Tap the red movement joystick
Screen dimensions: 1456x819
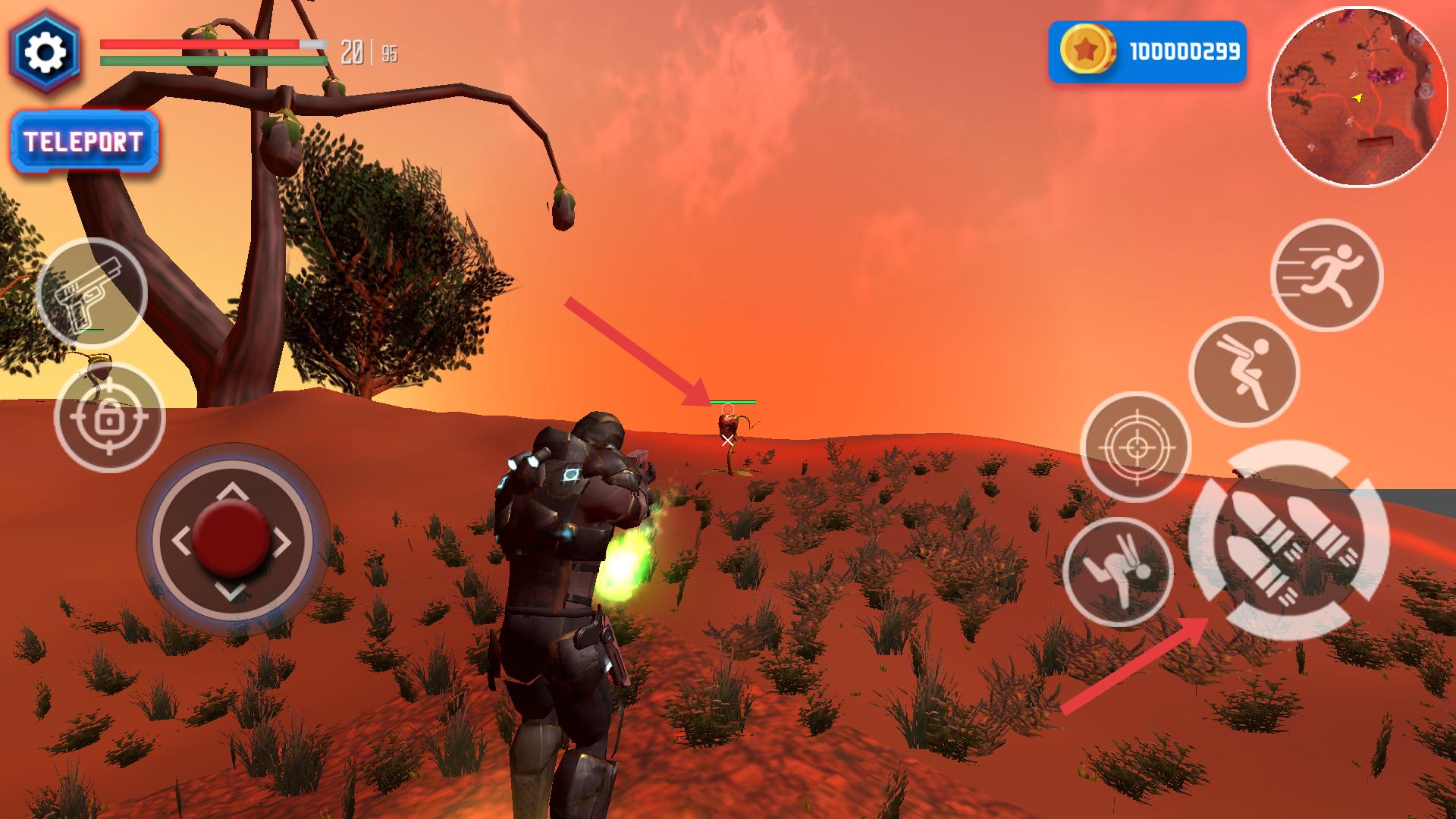point(231,538)
